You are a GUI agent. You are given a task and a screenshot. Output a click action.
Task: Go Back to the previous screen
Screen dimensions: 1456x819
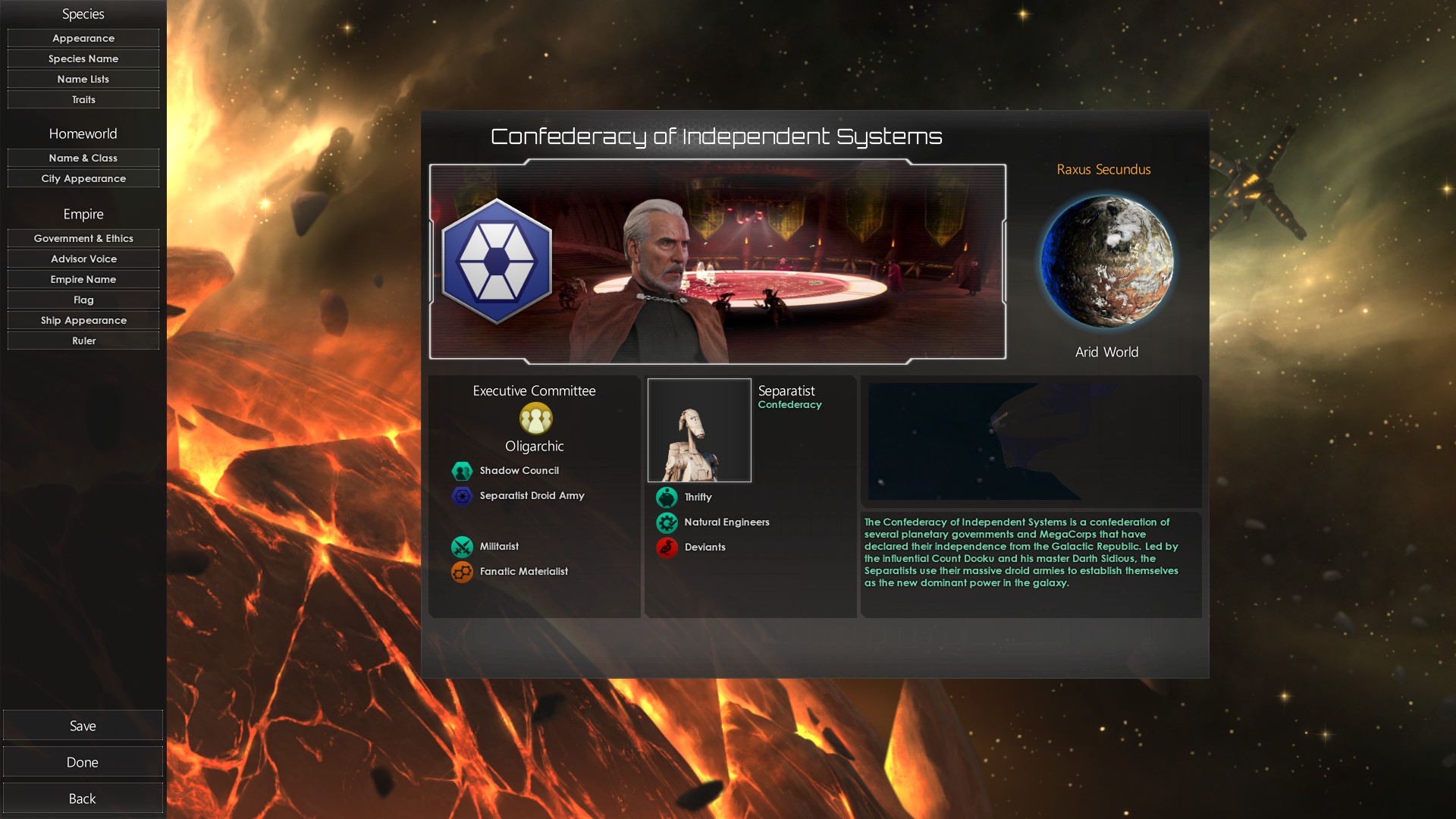coord(83,799)
